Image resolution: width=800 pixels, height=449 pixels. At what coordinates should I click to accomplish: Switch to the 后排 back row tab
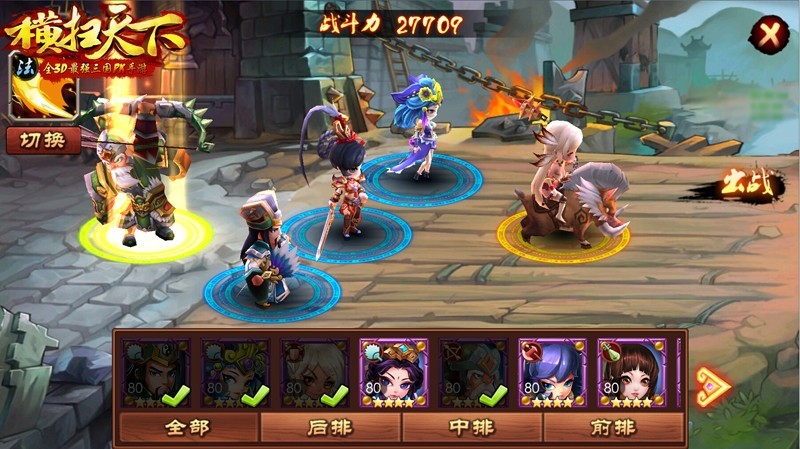331,427
